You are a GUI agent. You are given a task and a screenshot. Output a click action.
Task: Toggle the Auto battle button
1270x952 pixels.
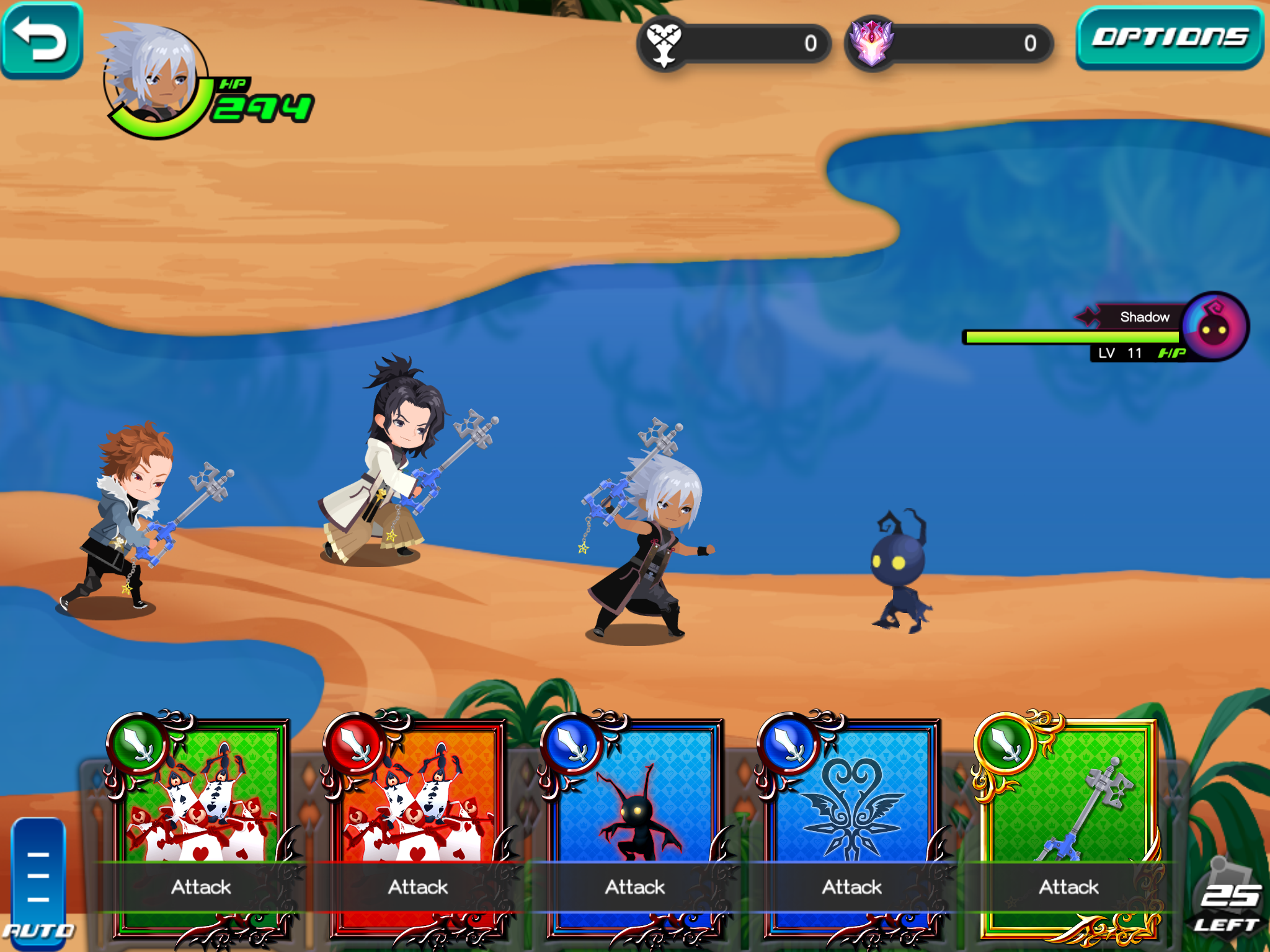38,883
